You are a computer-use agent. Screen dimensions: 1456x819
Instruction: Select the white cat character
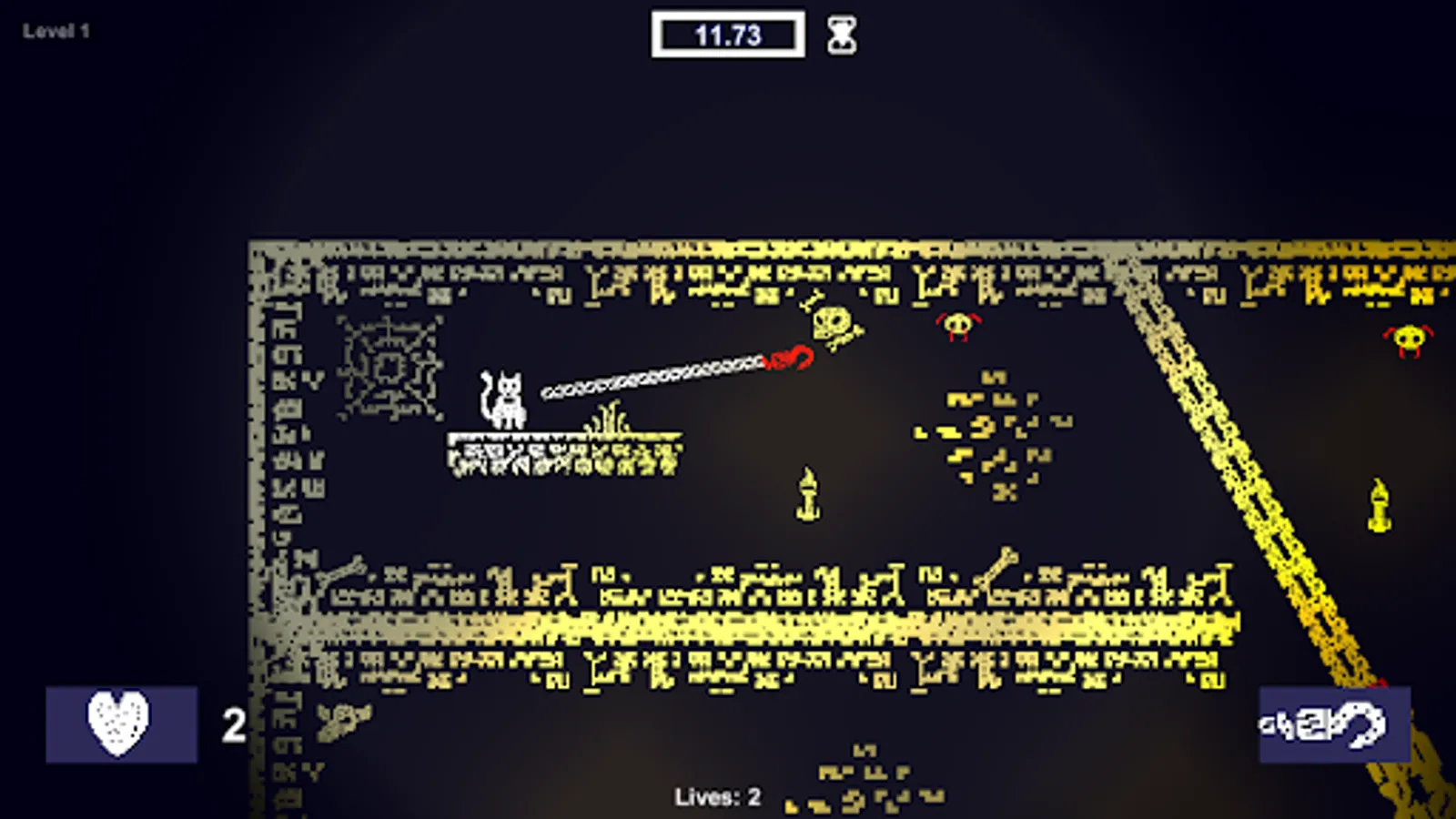pyautogui.click(x=508, y=400)
